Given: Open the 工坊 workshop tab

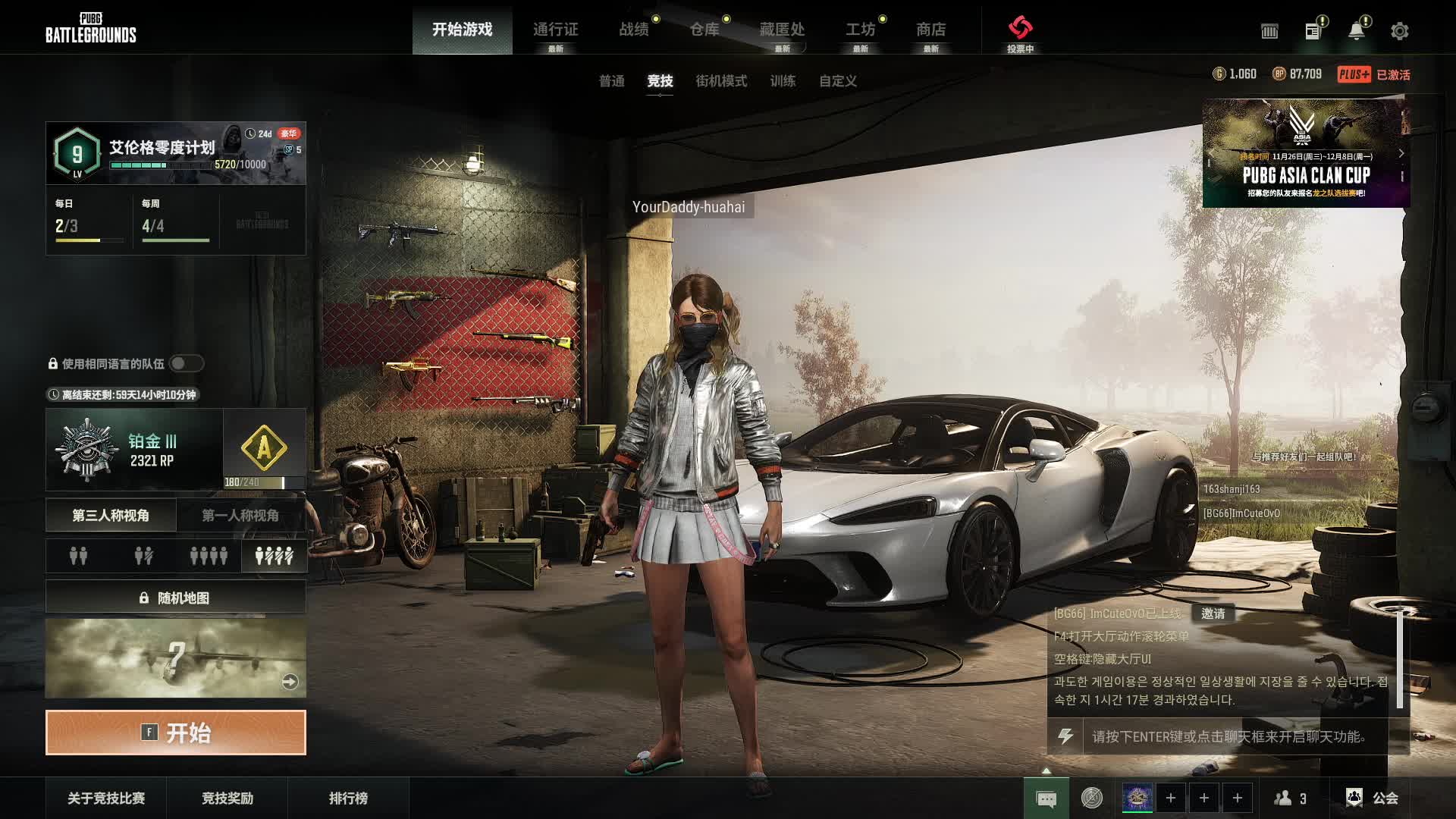Looking at the screenshot, I should [x=860, y=30].
